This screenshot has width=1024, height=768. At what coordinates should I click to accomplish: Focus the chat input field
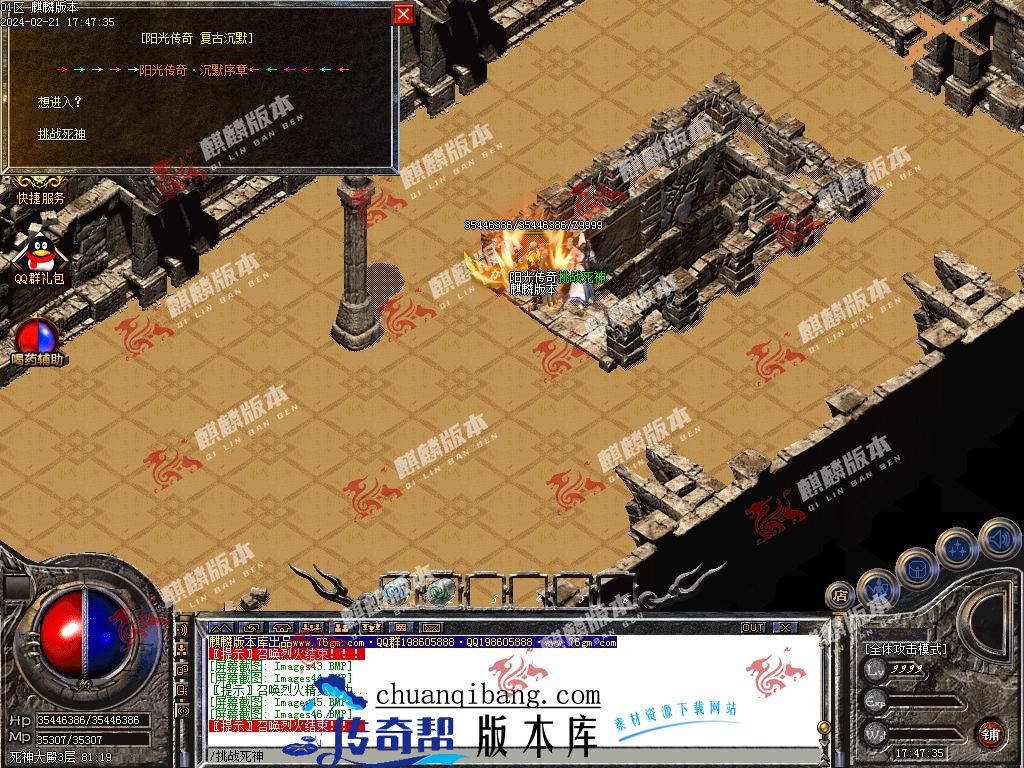click(500, 756)
